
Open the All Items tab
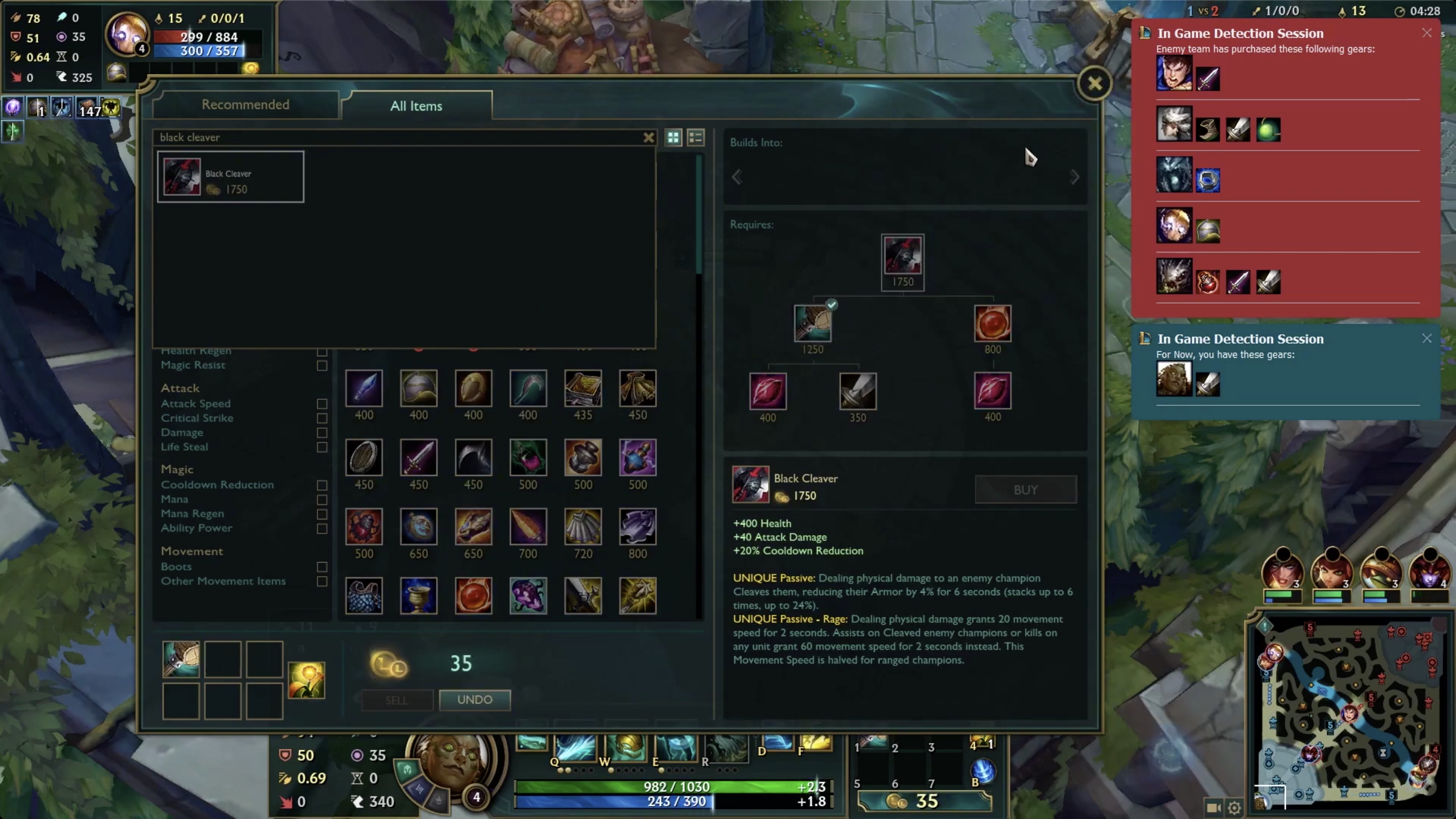[416, 106]
